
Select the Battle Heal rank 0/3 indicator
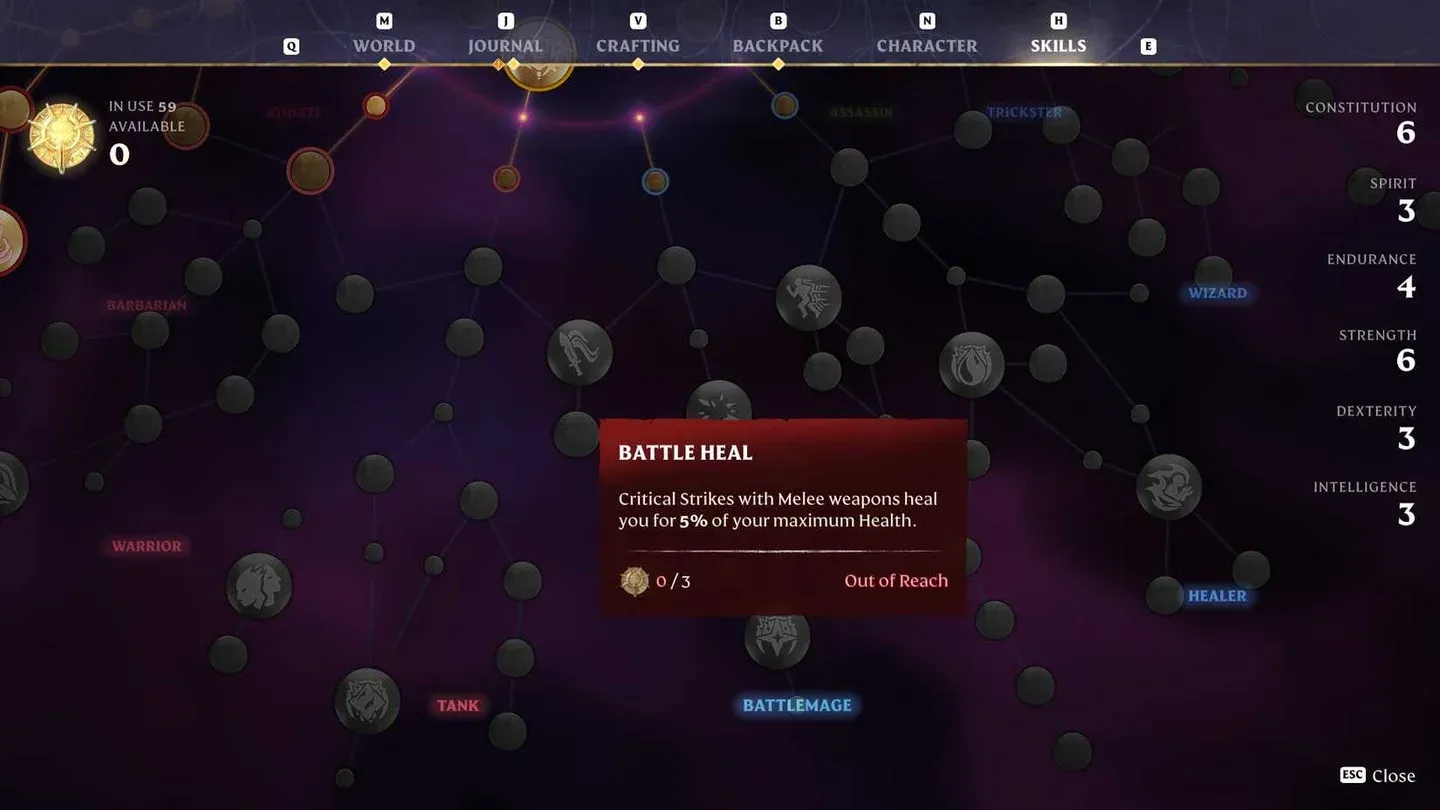[655, 580]
